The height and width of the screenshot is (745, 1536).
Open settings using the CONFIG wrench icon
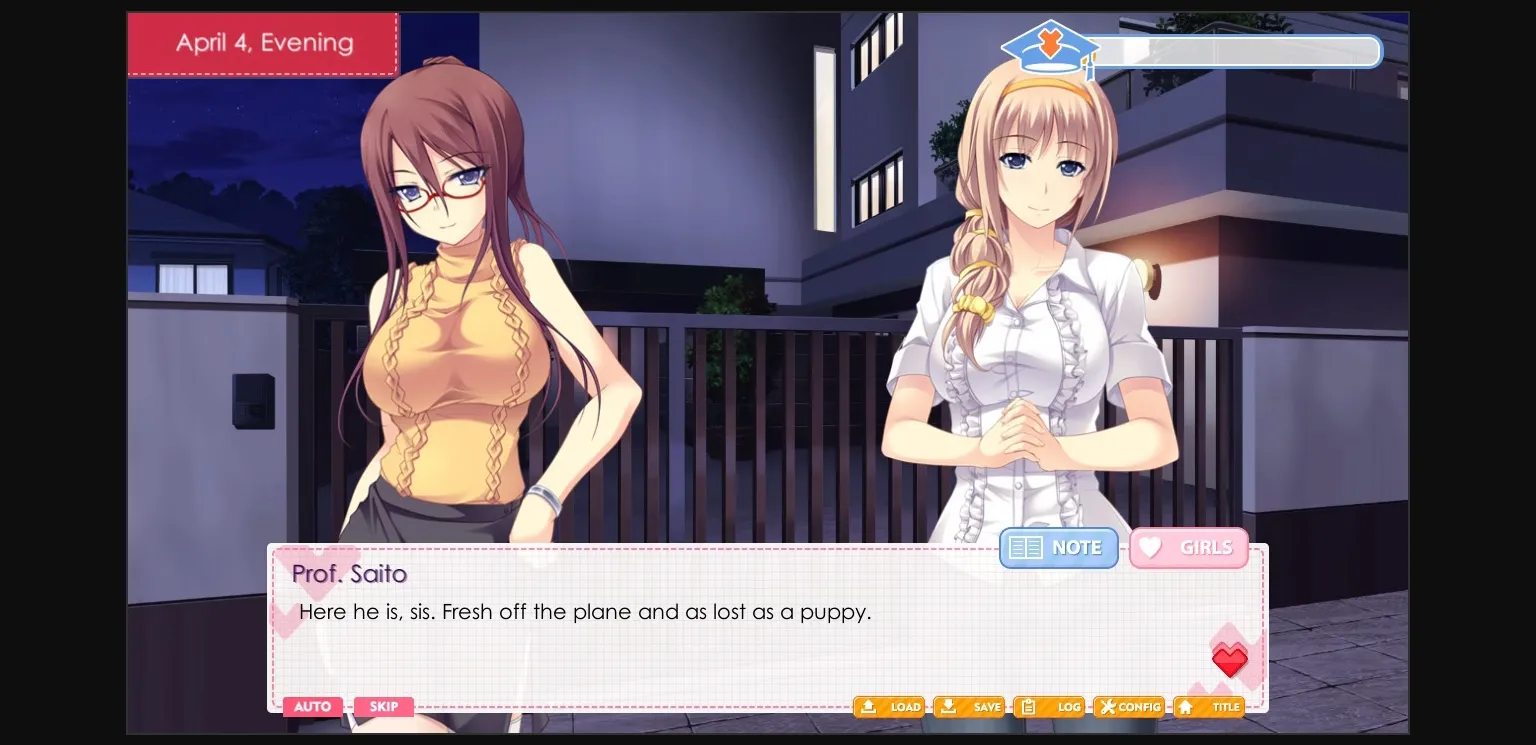click(1128, 707)
